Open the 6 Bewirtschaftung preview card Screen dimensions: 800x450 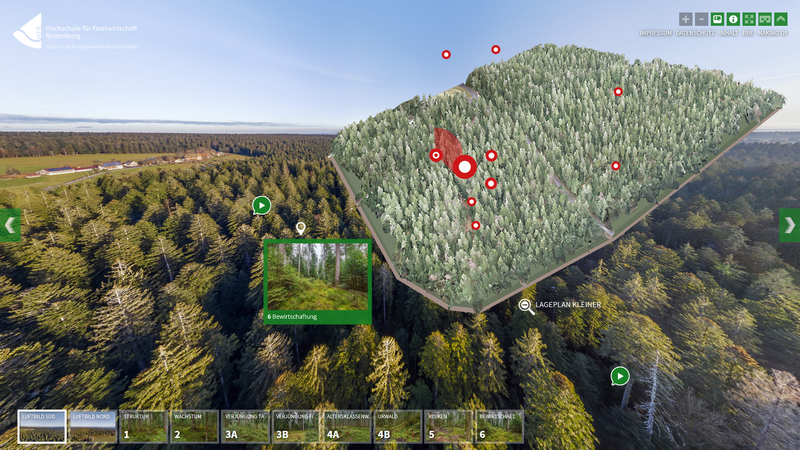tap(317, 282)
